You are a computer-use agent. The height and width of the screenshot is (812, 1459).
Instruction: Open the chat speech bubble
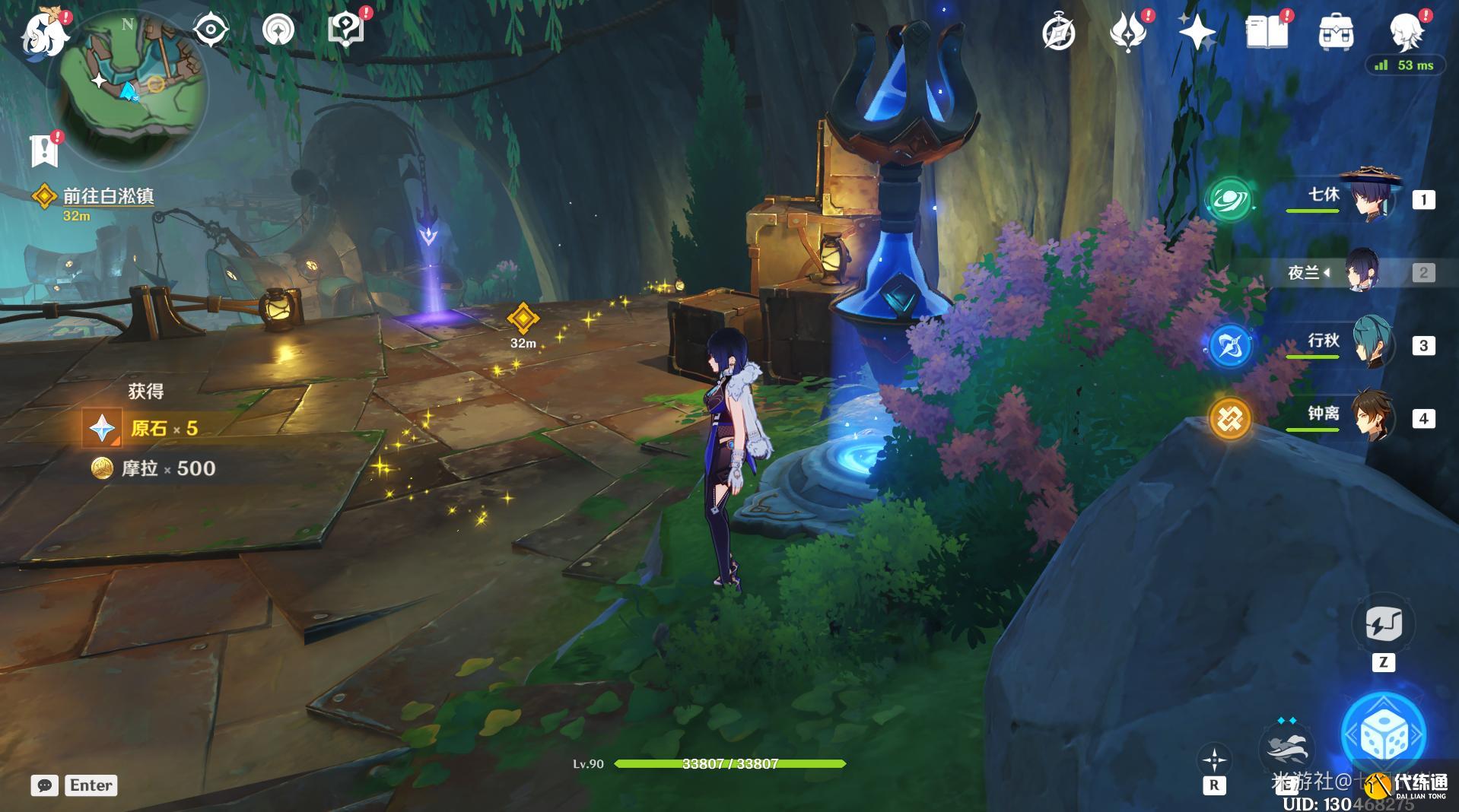pos(45,785)
